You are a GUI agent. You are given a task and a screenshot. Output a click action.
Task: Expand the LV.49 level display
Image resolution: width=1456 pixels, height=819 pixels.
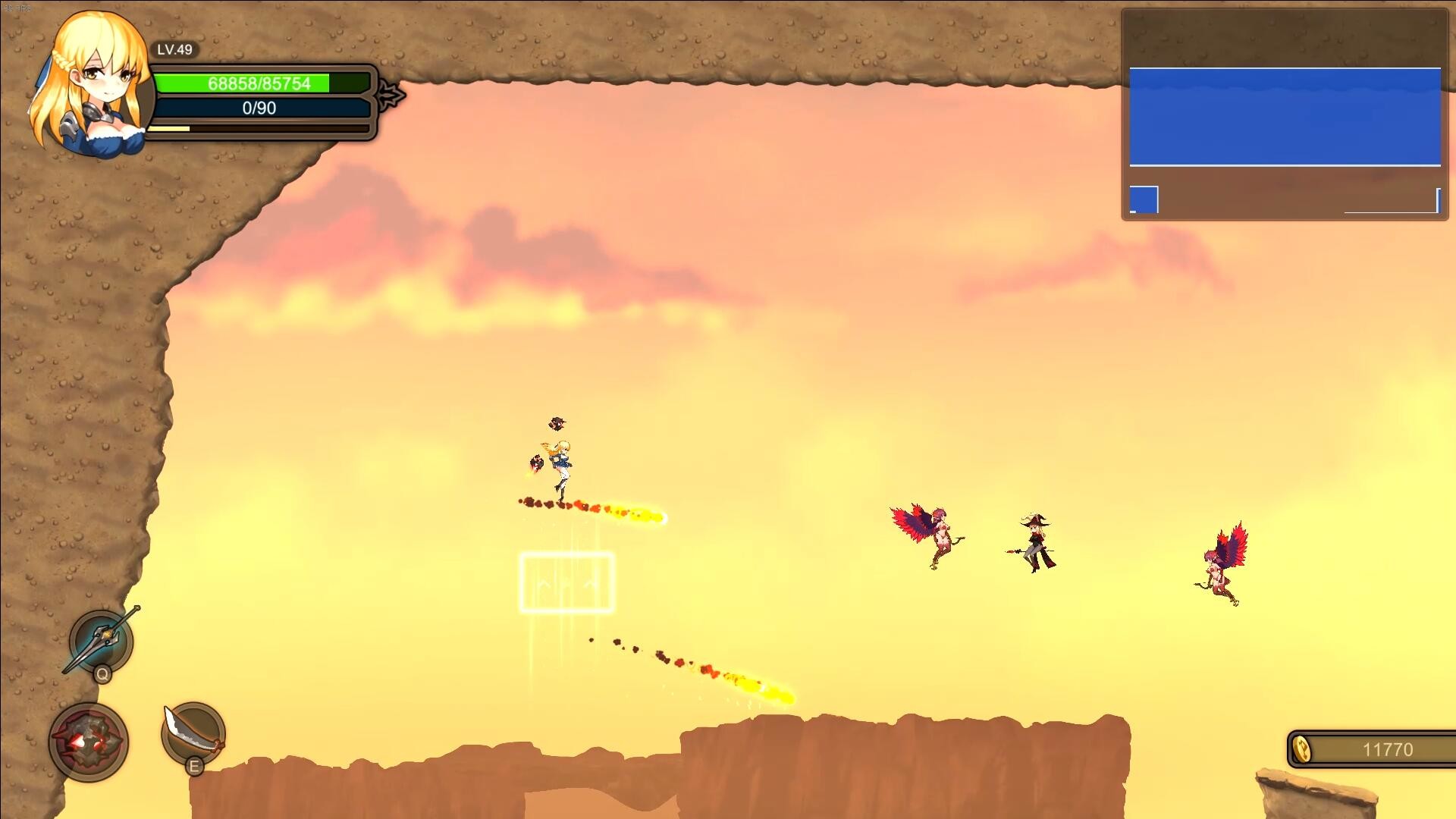(x=174, y=52)
